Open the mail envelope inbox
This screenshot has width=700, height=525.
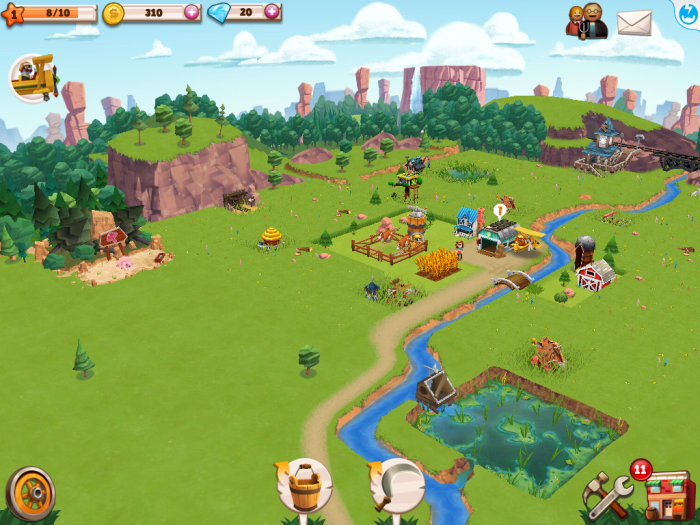634,22
